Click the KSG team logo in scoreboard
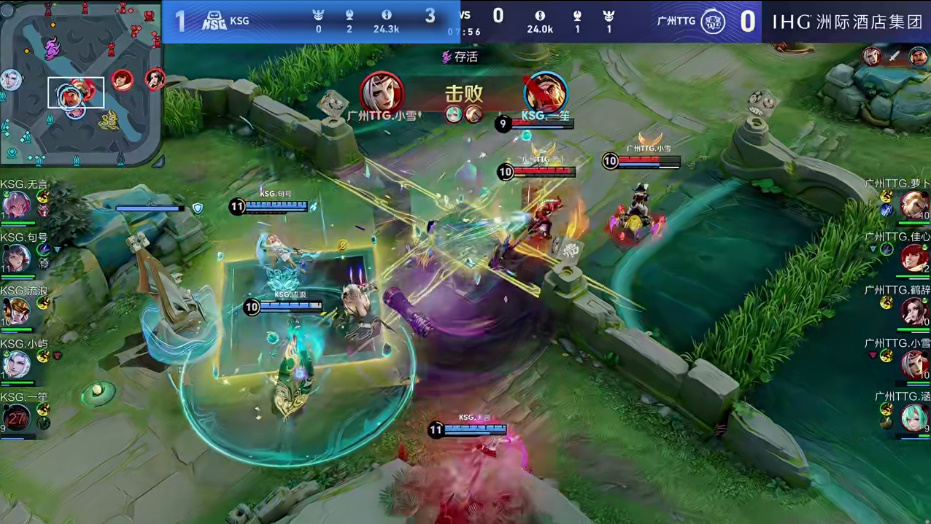Image resolution: width=931 pixels, height=524 pixels. click(x=215, y=19)
